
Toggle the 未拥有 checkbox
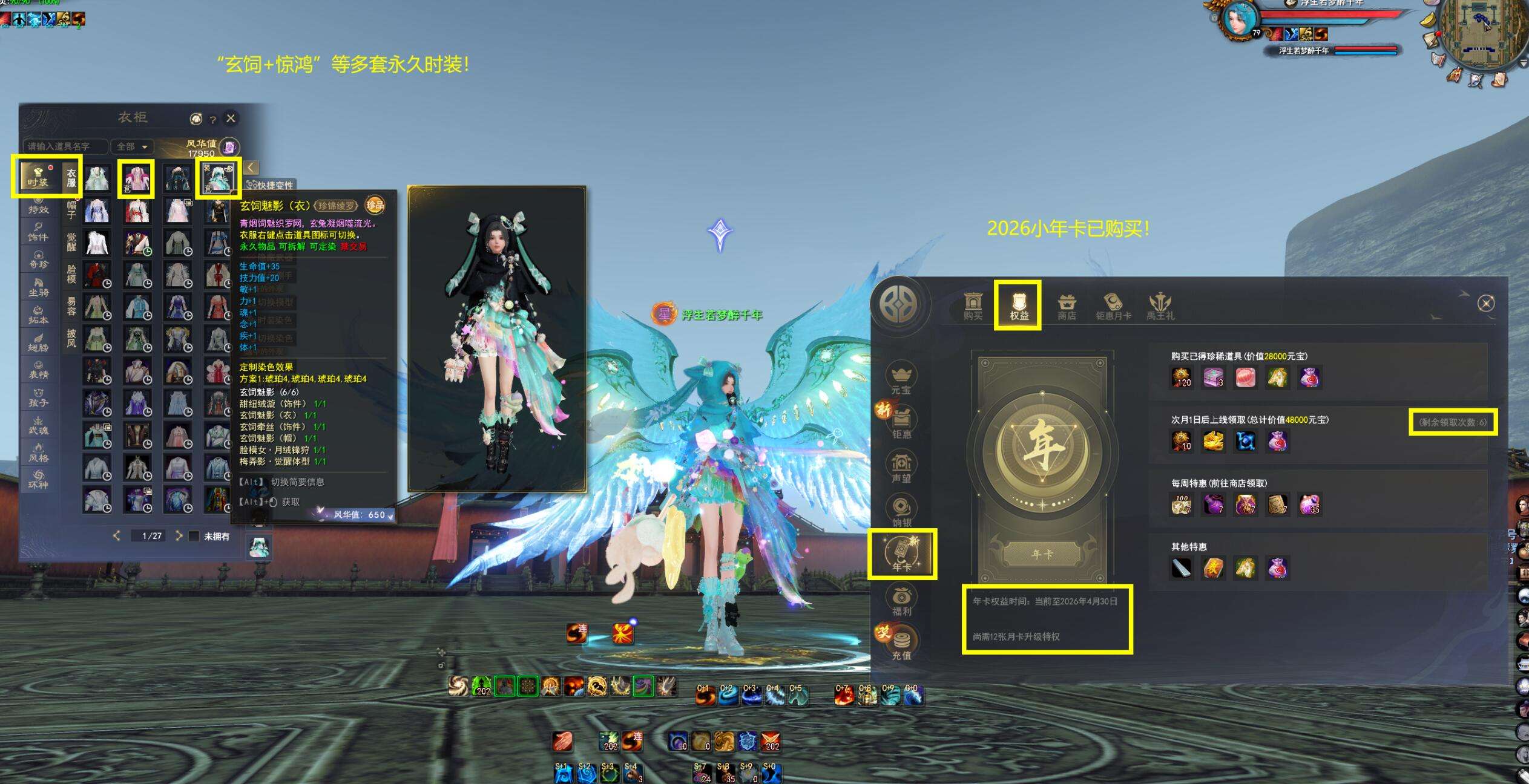[x=194, y=536]
